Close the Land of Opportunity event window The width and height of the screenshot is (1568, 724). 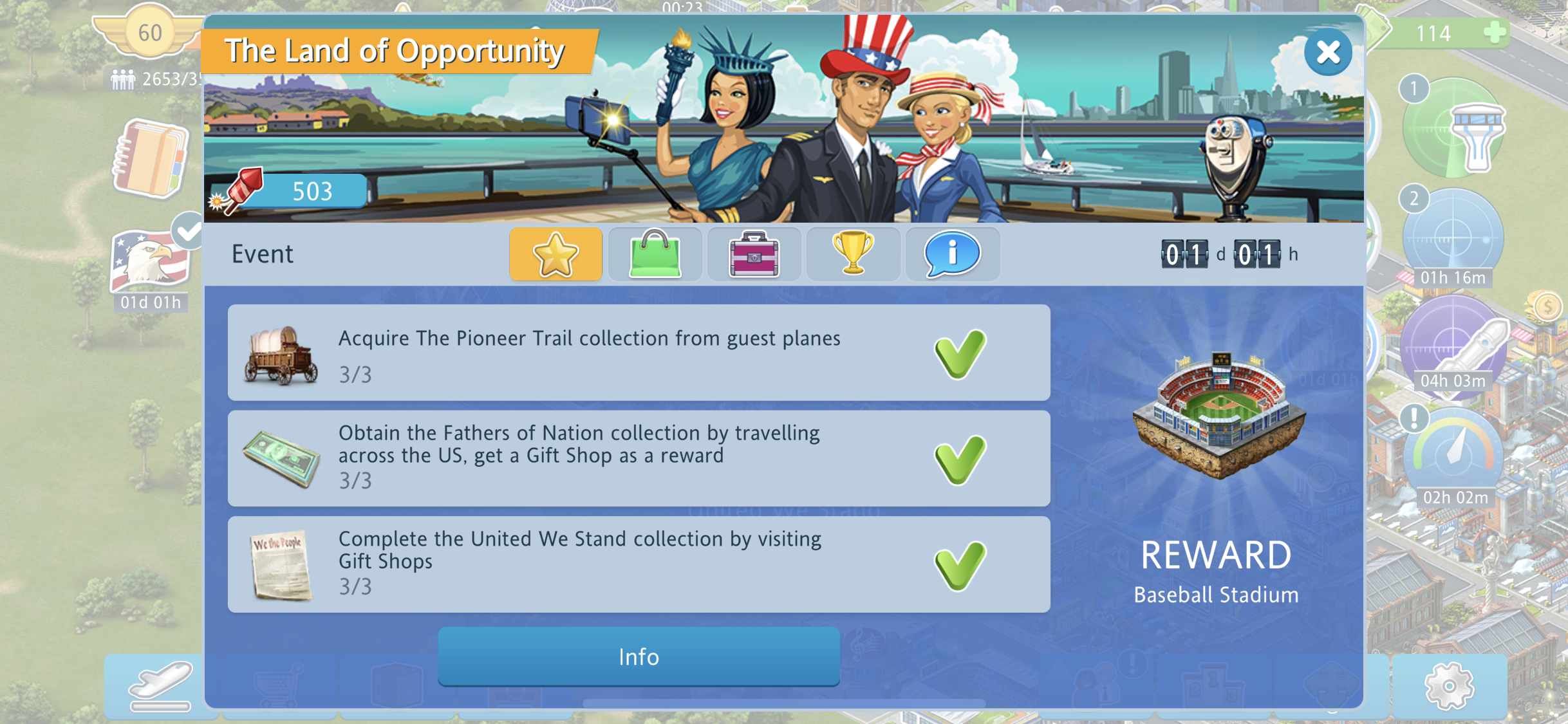coord(1327,52)
